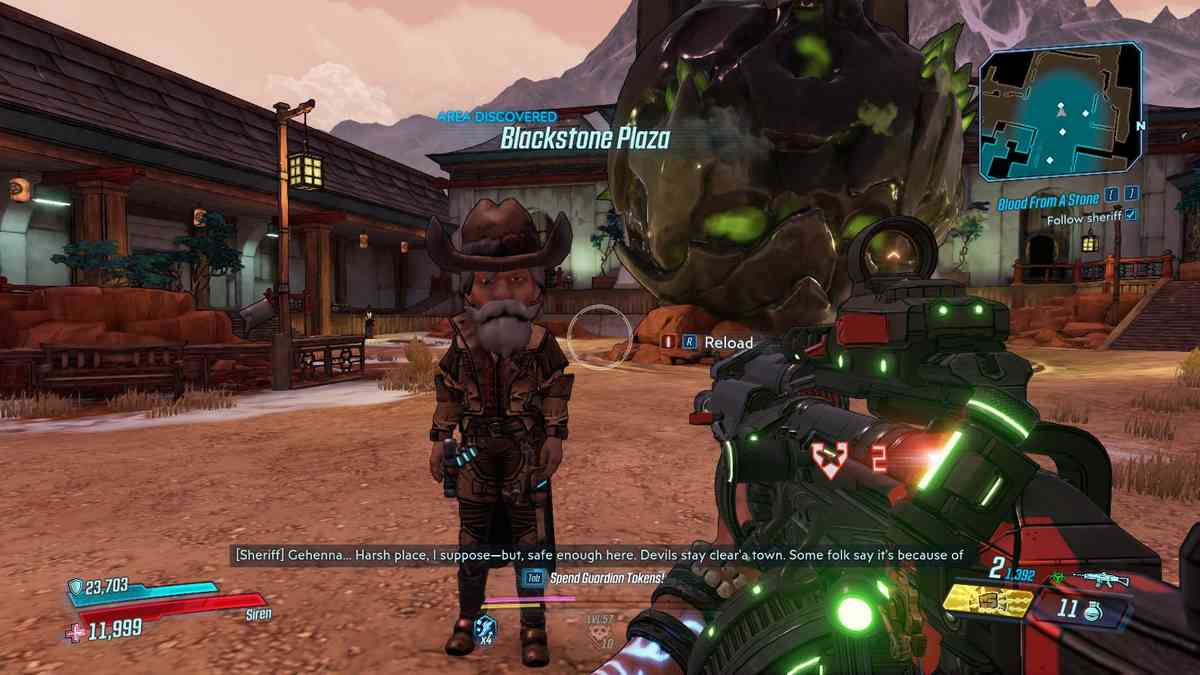Tick the Follow sheriff objective checkbox
Image resolution: width=1200 pixels, height=675 pixels.
click(x=1131, y=215)
